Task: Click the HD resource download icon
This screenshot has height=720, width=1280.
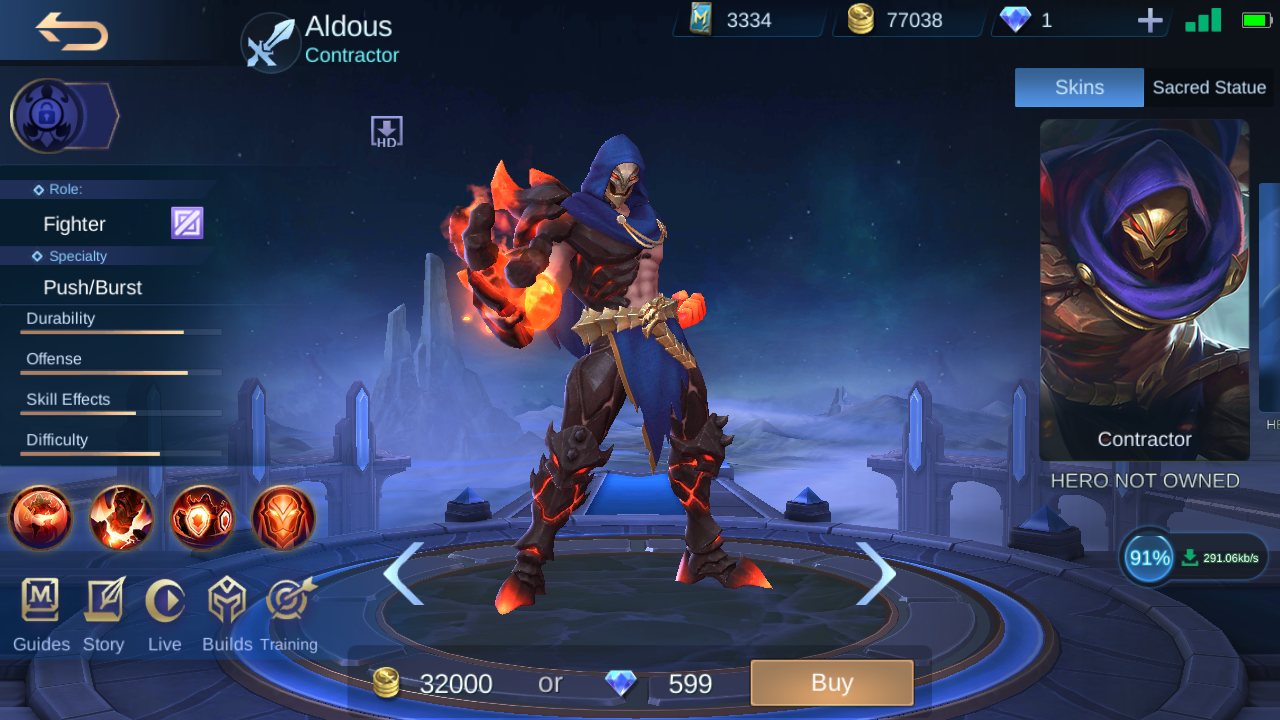Action: point(385,130)
